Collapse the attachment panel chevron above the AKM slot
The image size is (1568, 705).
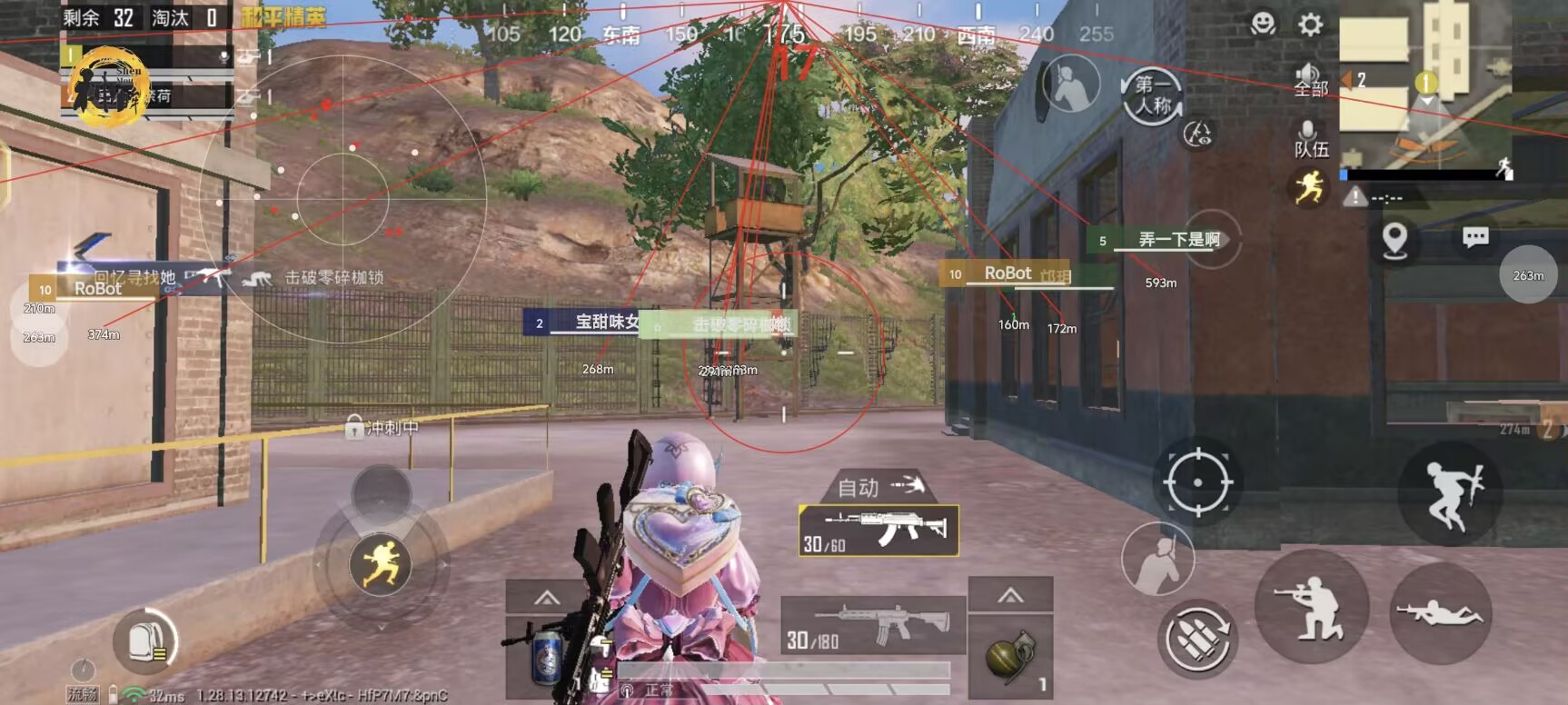tap(1011, 597)
